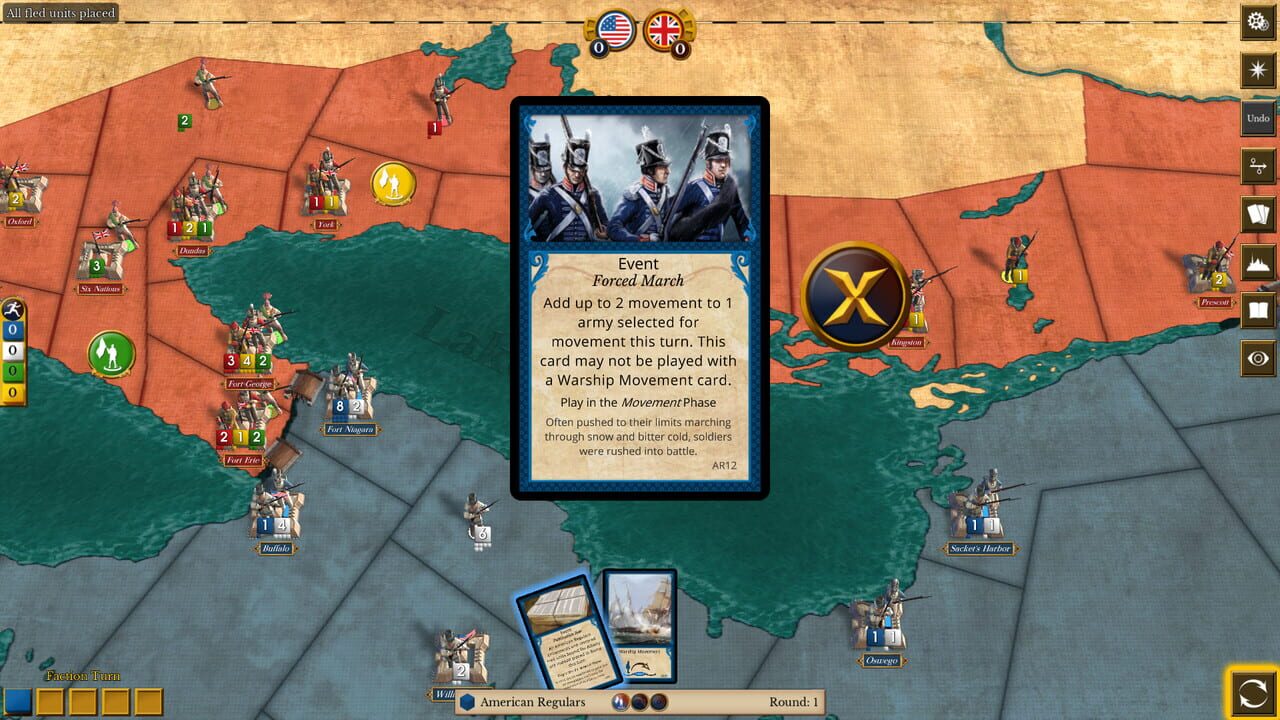
Task: Select the troop movement routes icon
Action: pos(1258,166)
